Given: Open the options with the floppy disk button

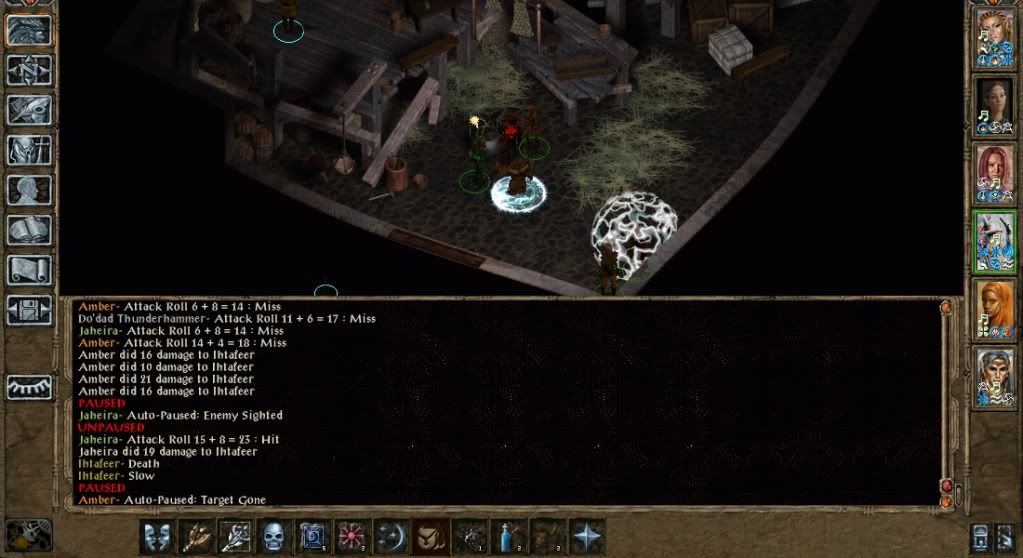Looking at the screenshot, I should [29, 309].
